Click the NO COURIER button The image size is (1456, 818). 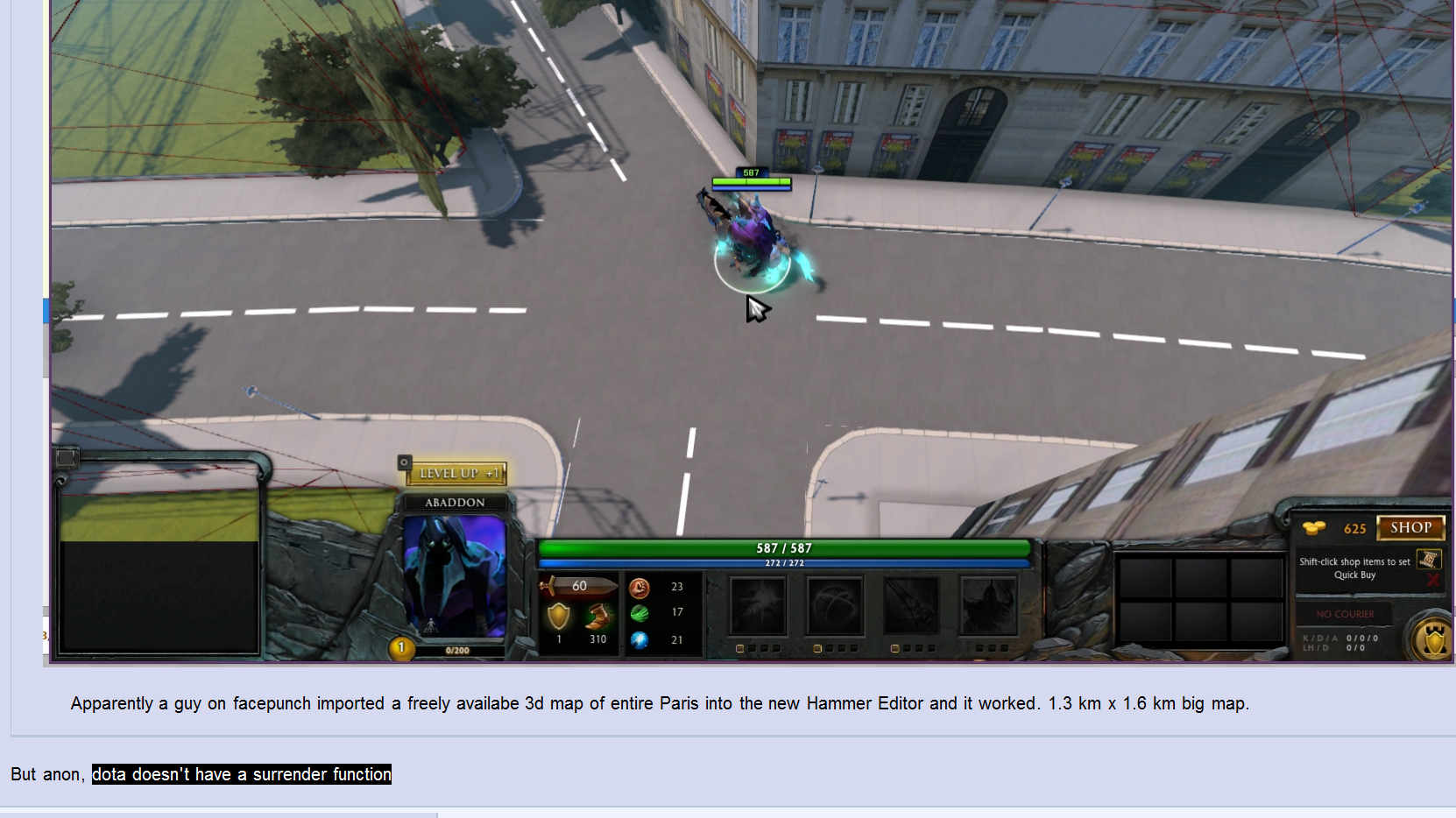1345,614
